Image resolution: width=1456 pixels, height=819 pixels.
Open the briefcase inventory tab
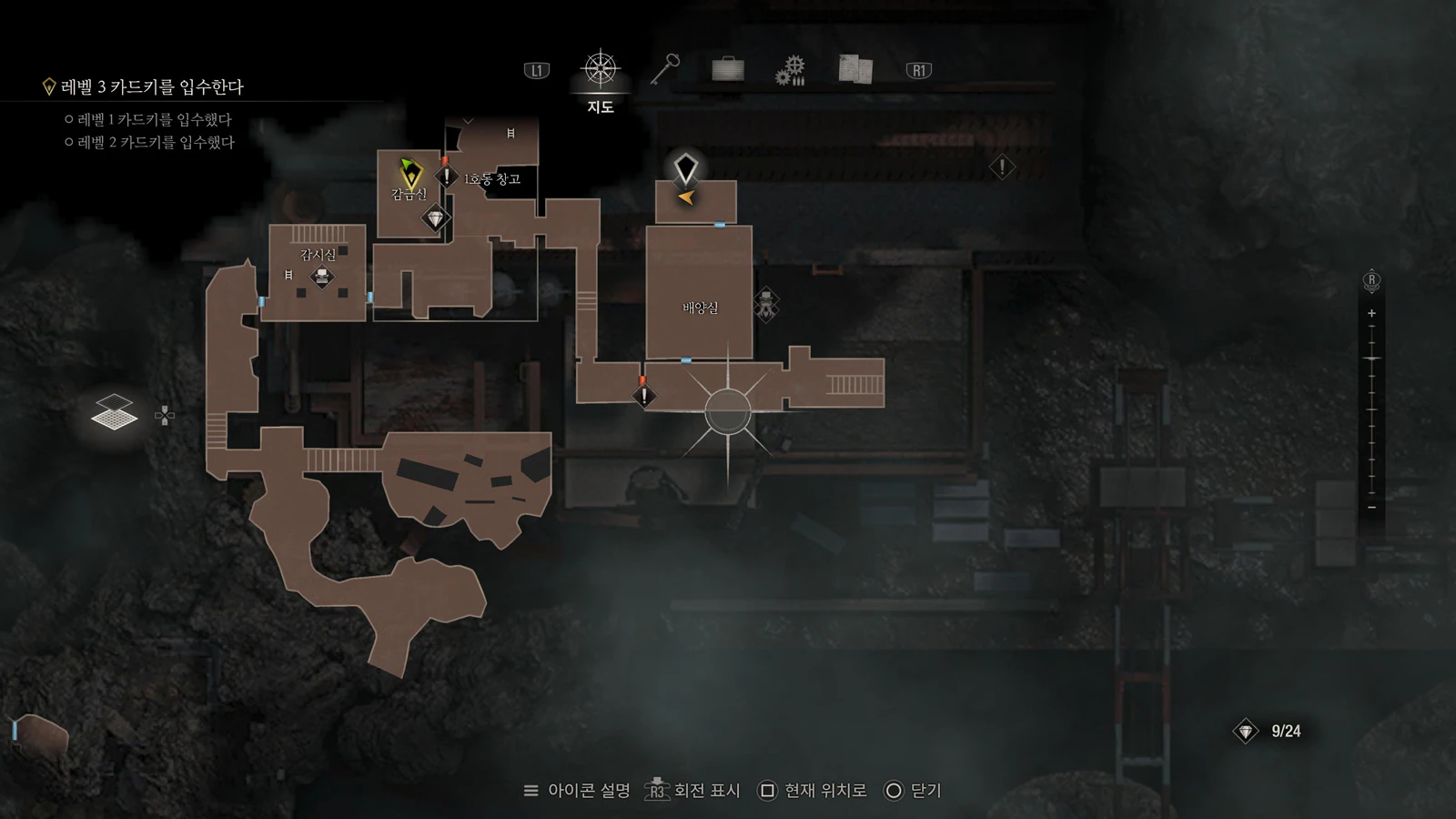click(x=727, y=69)
